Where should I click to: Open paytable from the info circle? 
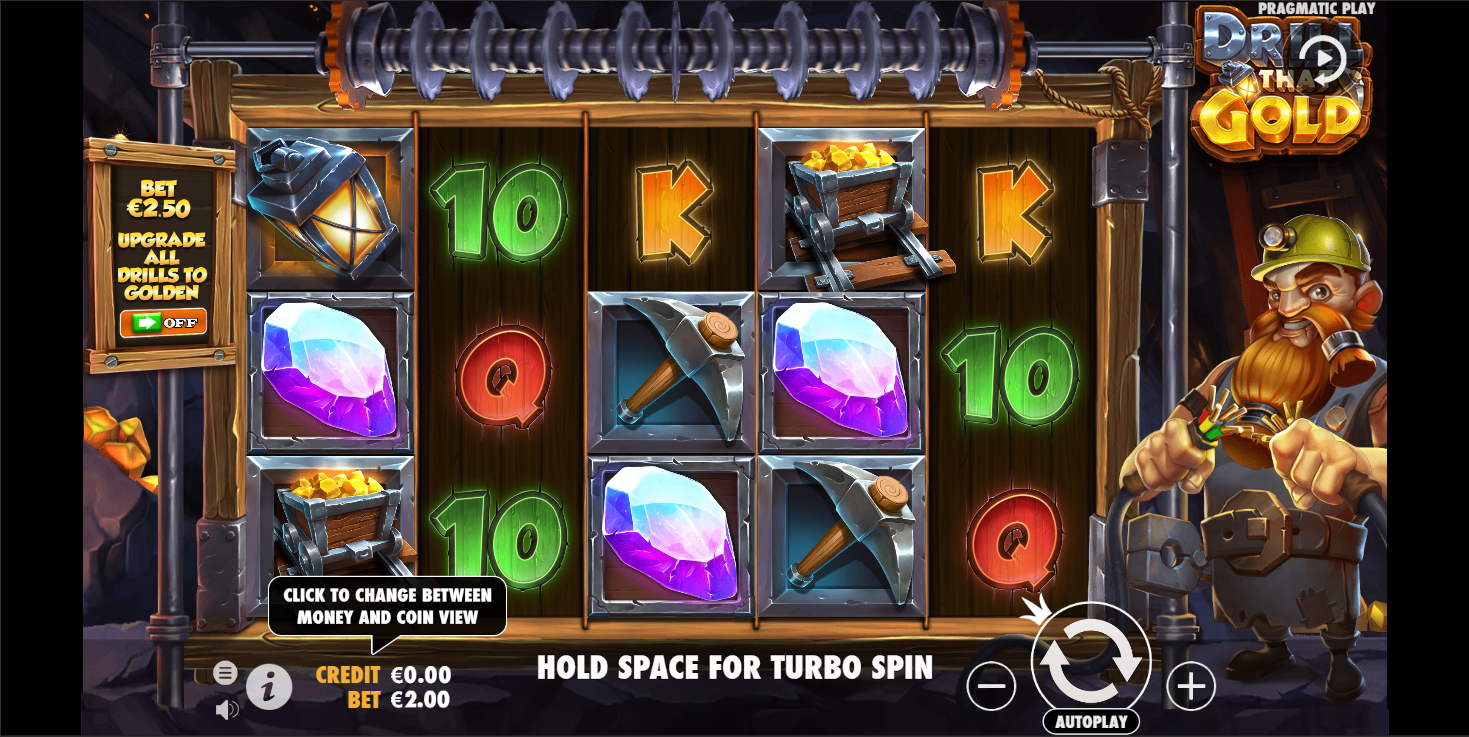(x=269, y=687)
